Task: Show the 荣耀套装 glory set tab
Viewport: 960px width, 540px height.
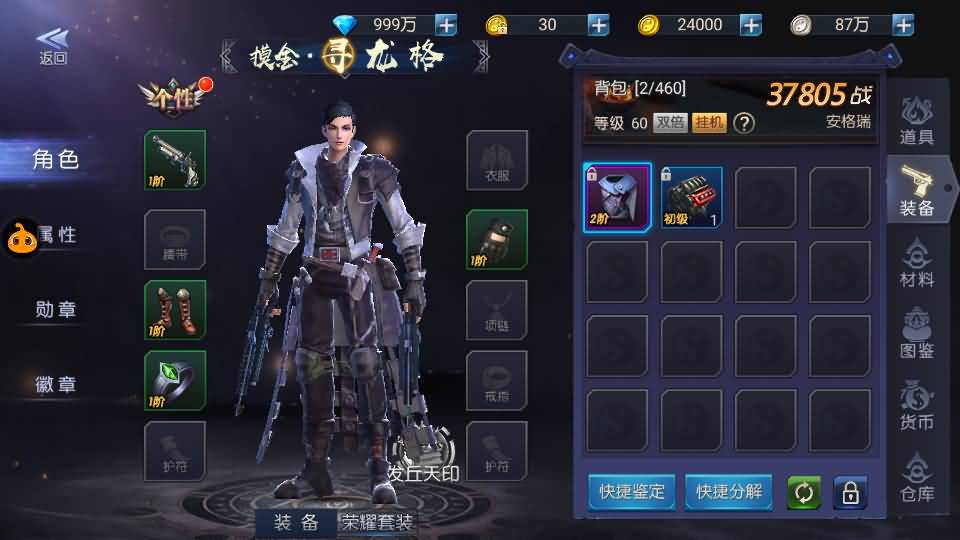Action: (x=378, y=522)
